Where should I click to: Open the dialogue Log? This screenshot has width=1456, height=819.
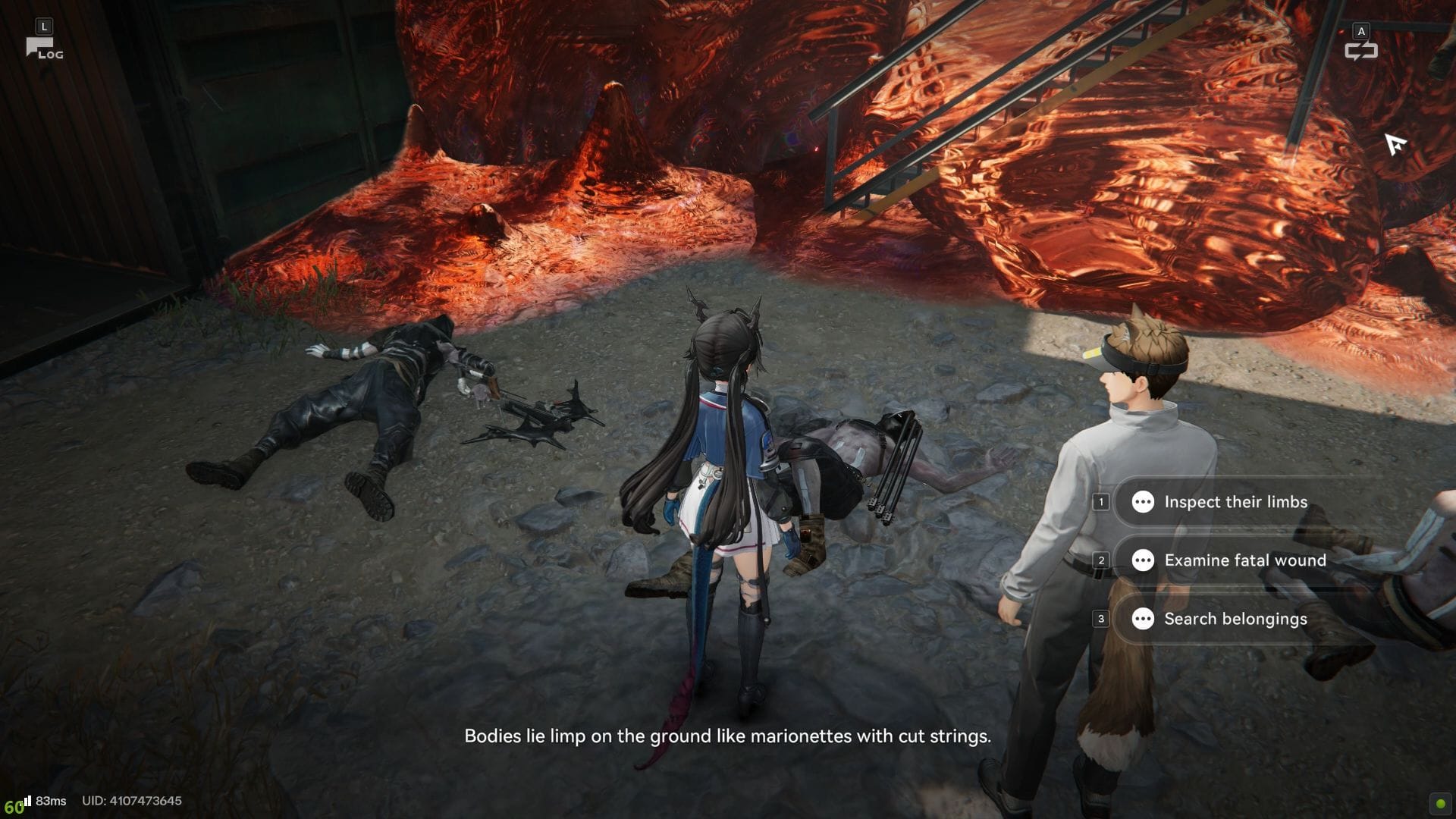coord(44,49)
